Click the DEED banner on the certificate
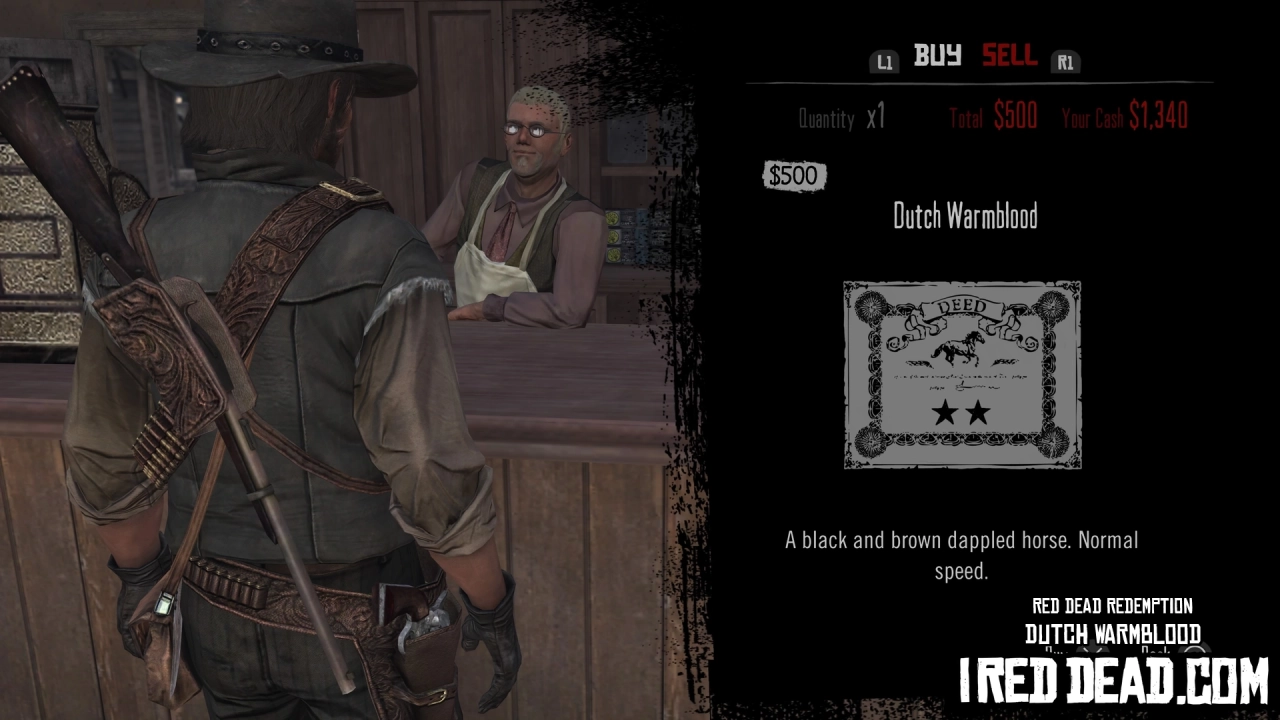Image resolution: width=1280 pixels, height=720 pixels. [962, 305]
